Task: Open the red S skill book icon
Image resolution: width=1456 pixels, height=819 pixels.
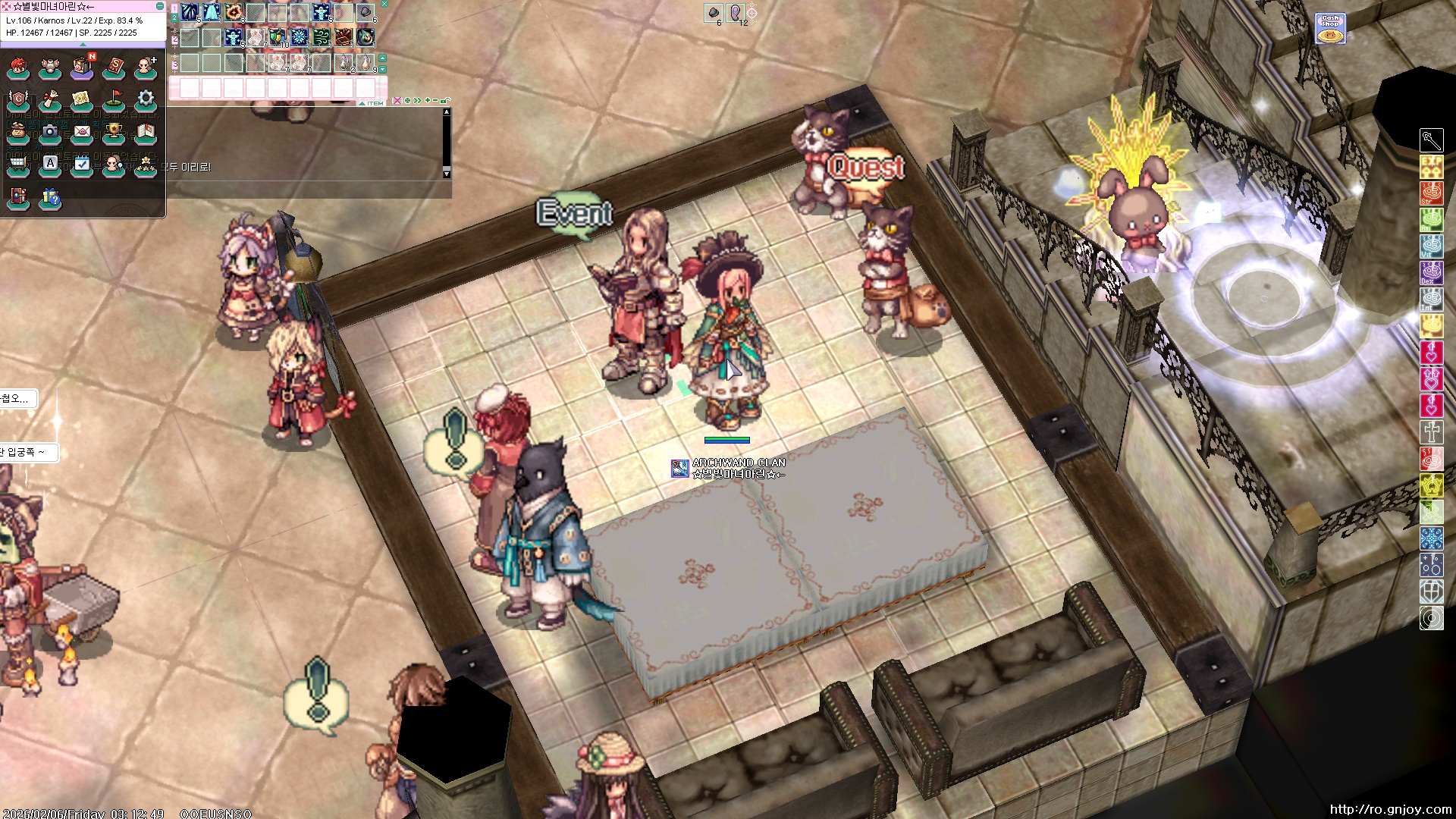Action: click(x=114, y=67)
